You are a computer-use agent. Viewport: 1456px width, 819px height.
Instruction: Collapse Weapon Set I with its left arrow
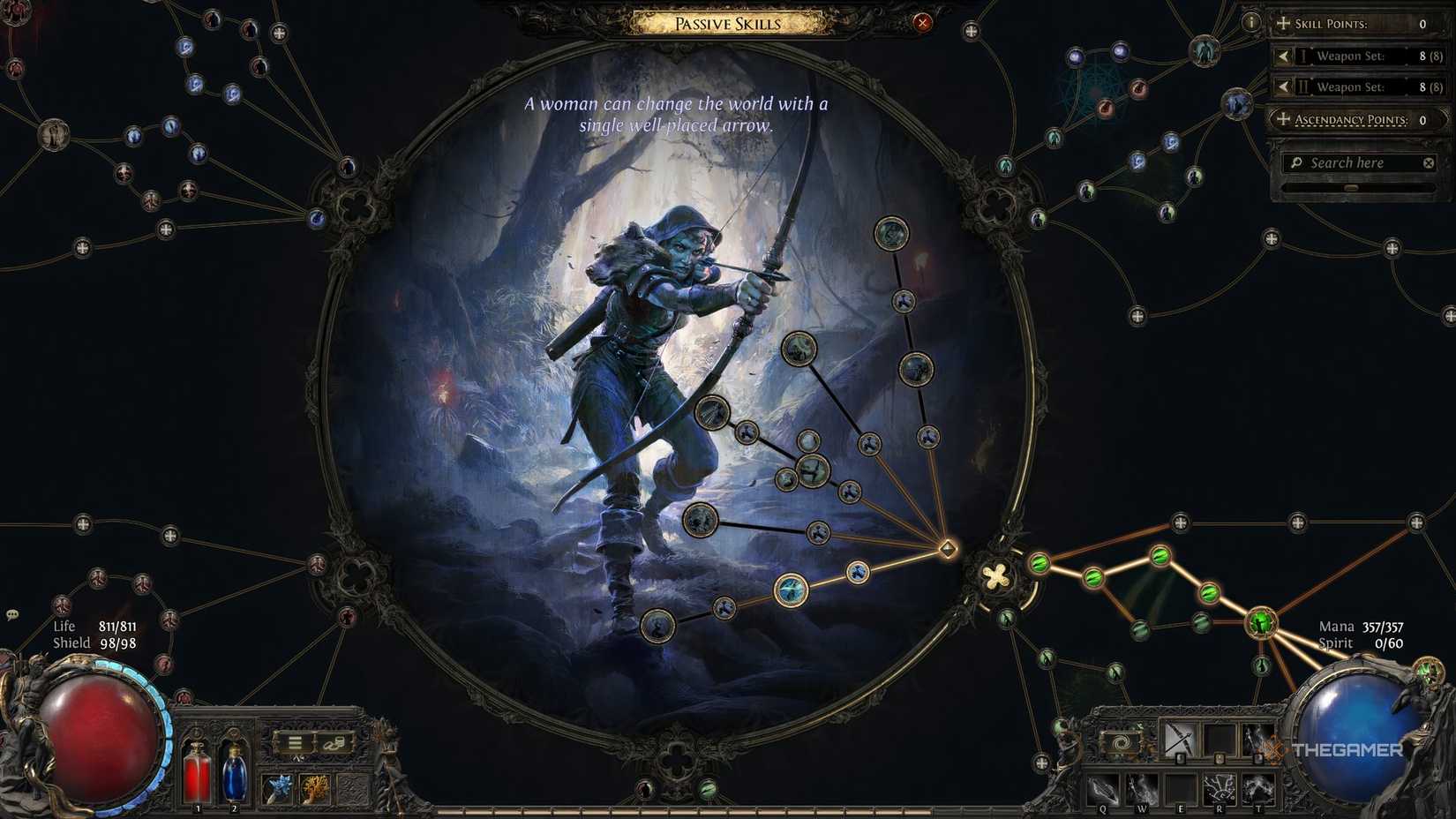1284,56
